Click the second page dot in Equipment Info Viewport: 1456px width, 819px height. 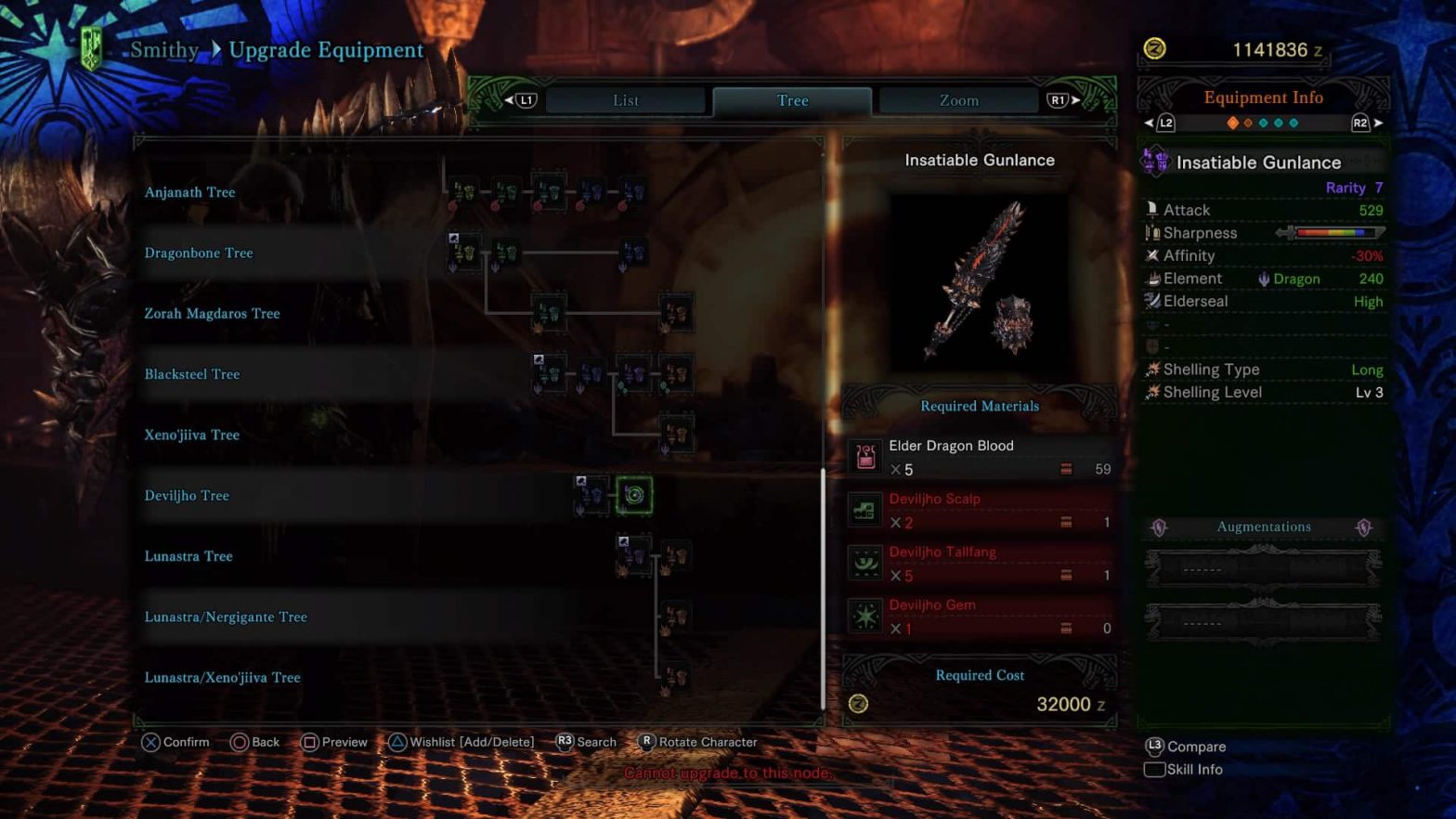click(x=1249, y=122)
